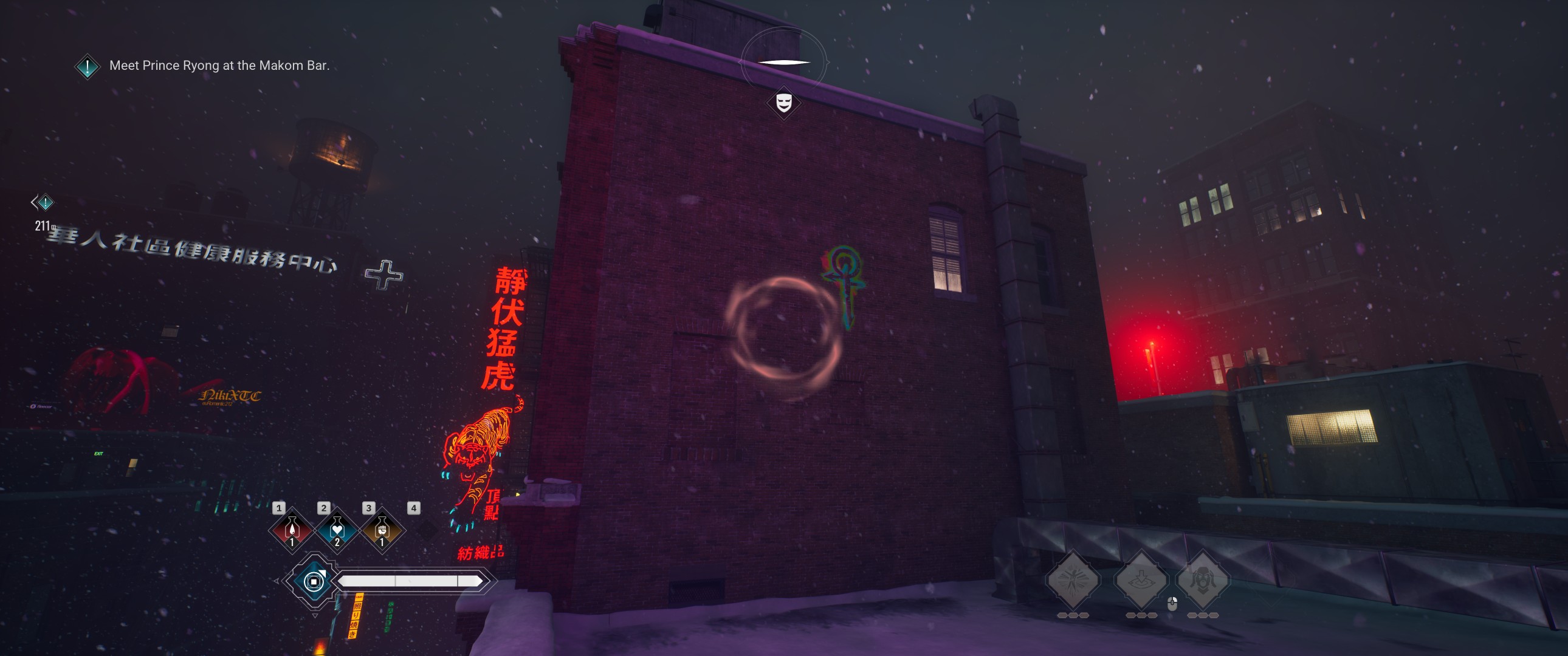This screenshot has width=1568, height=656.
Task: Choose the orange fist elixir slot
Action: (x=382, y=530)
